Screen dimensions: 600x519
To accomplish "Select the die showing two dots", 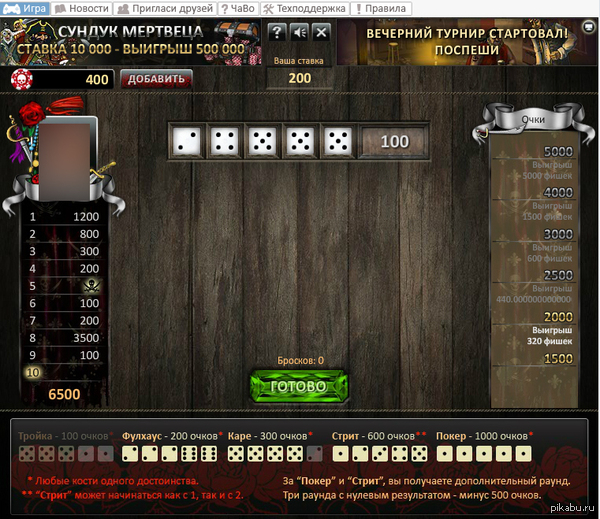I will pos(187,142).
